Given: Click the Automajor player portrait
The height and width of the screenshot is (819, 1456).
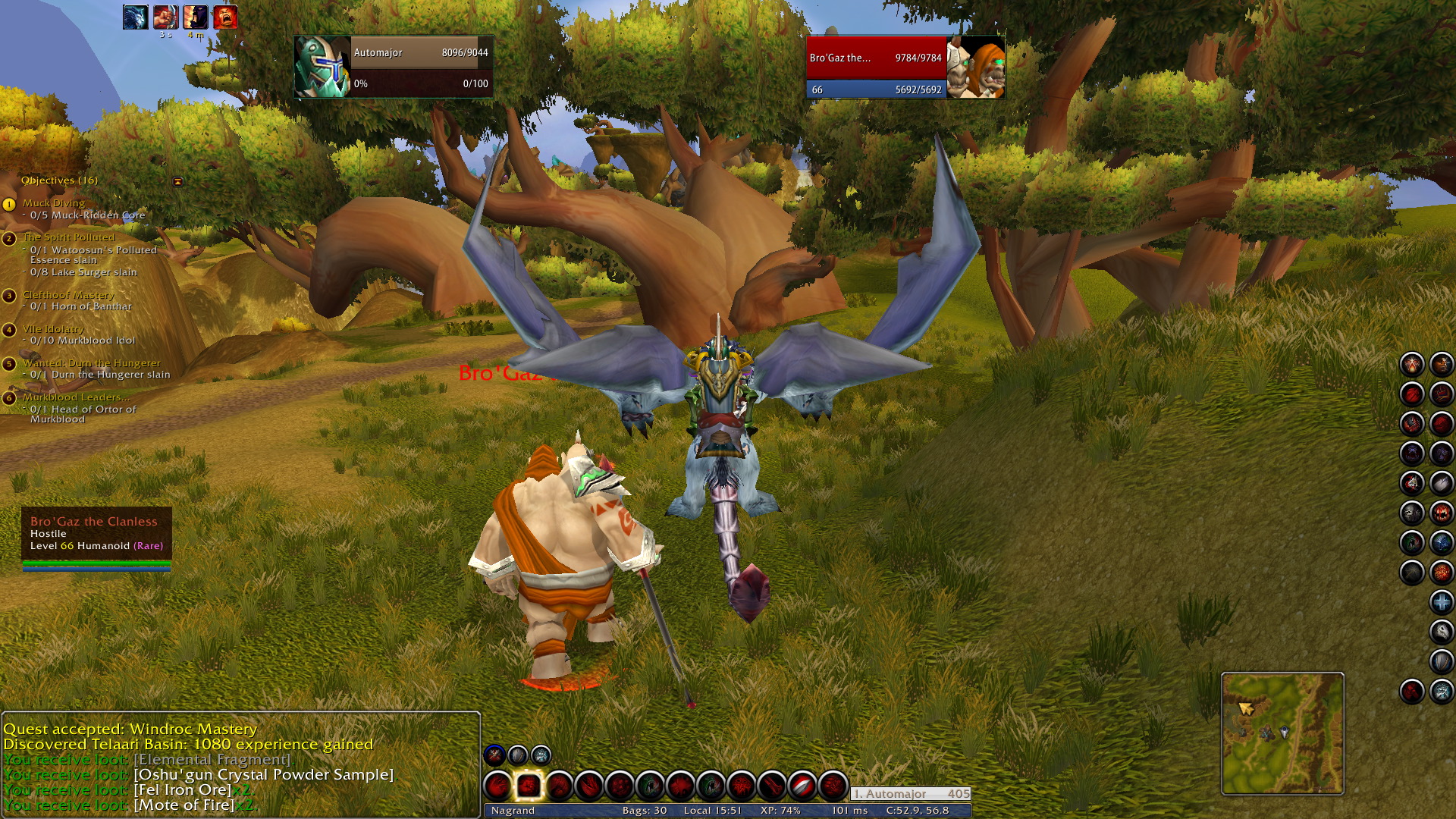Looking at the screenshot, I should [x=322, y=67].
